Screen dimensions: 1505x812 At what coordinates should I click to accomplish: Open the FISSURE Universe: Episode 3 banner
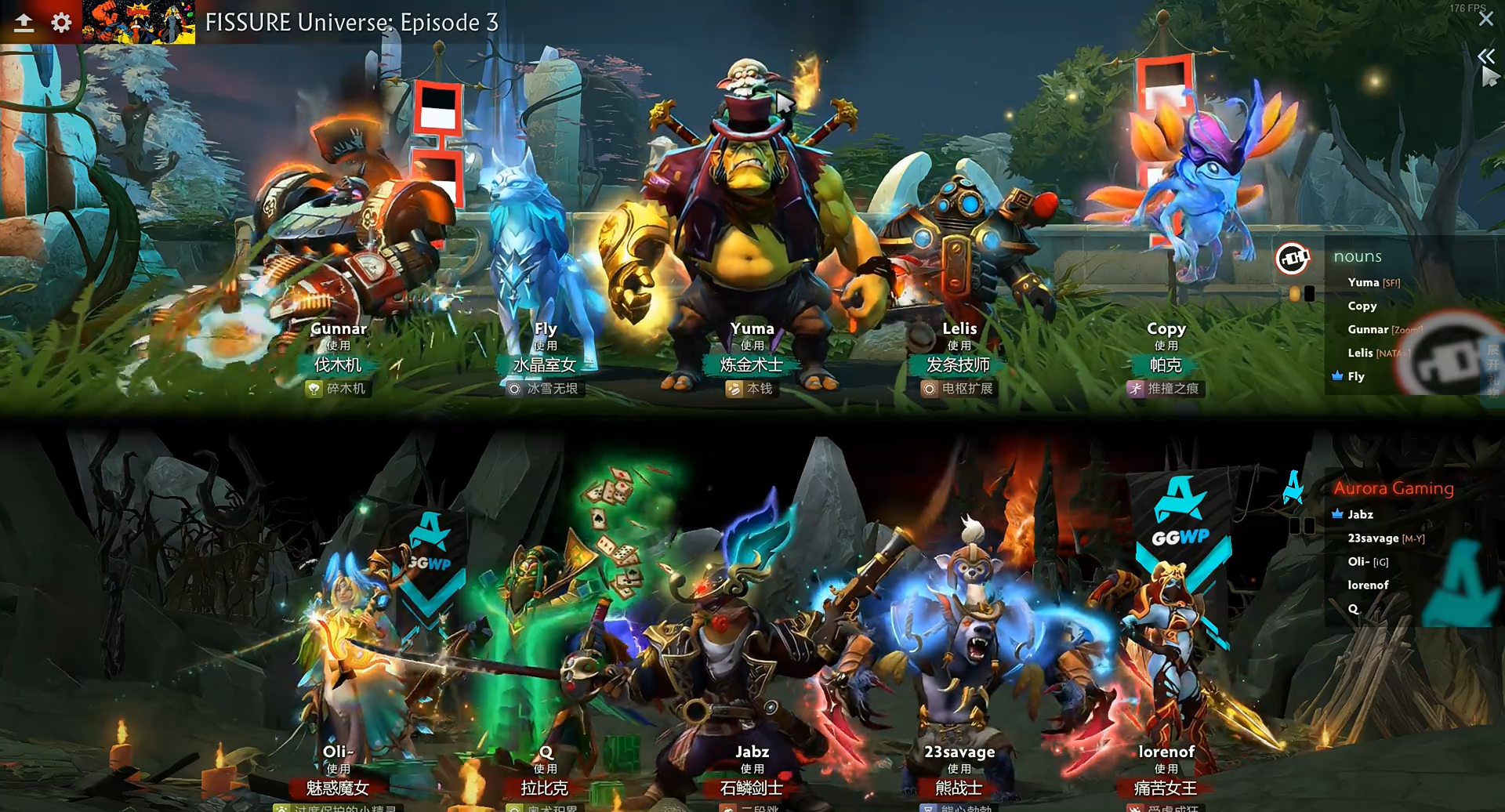(x=352, y=23)
